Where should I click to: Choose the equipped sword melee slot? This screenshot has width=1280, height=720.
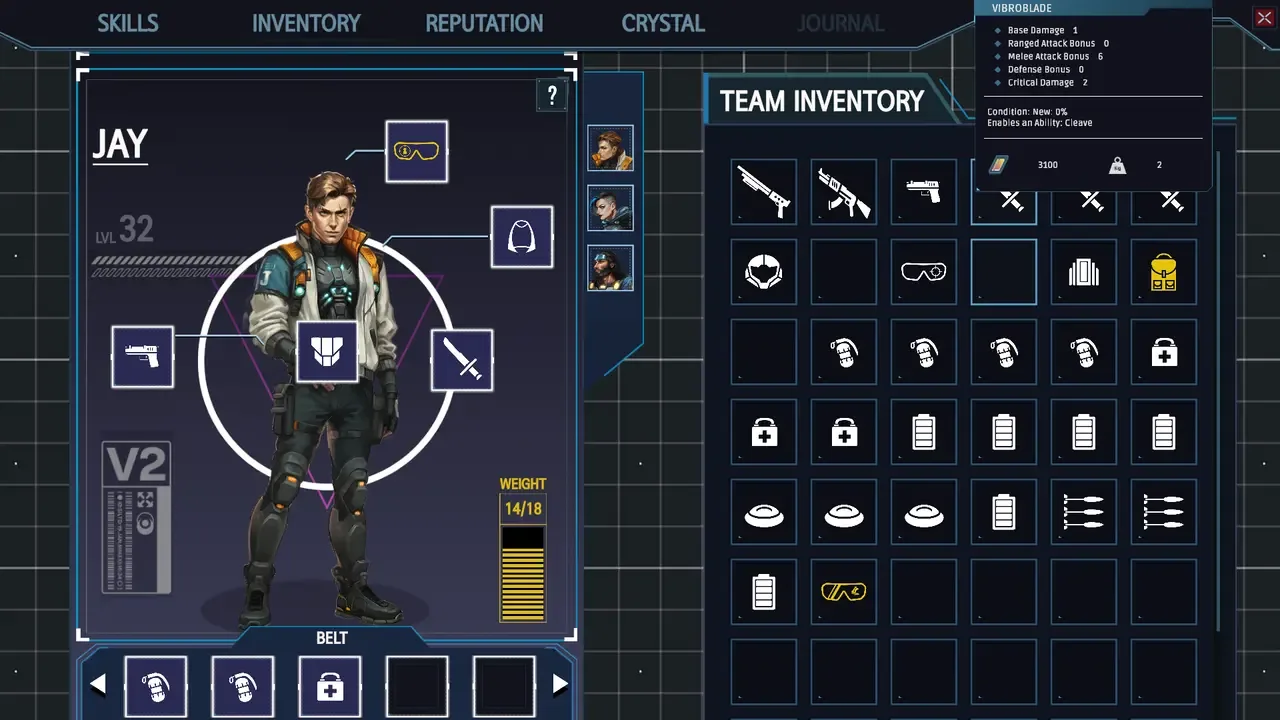462,360
